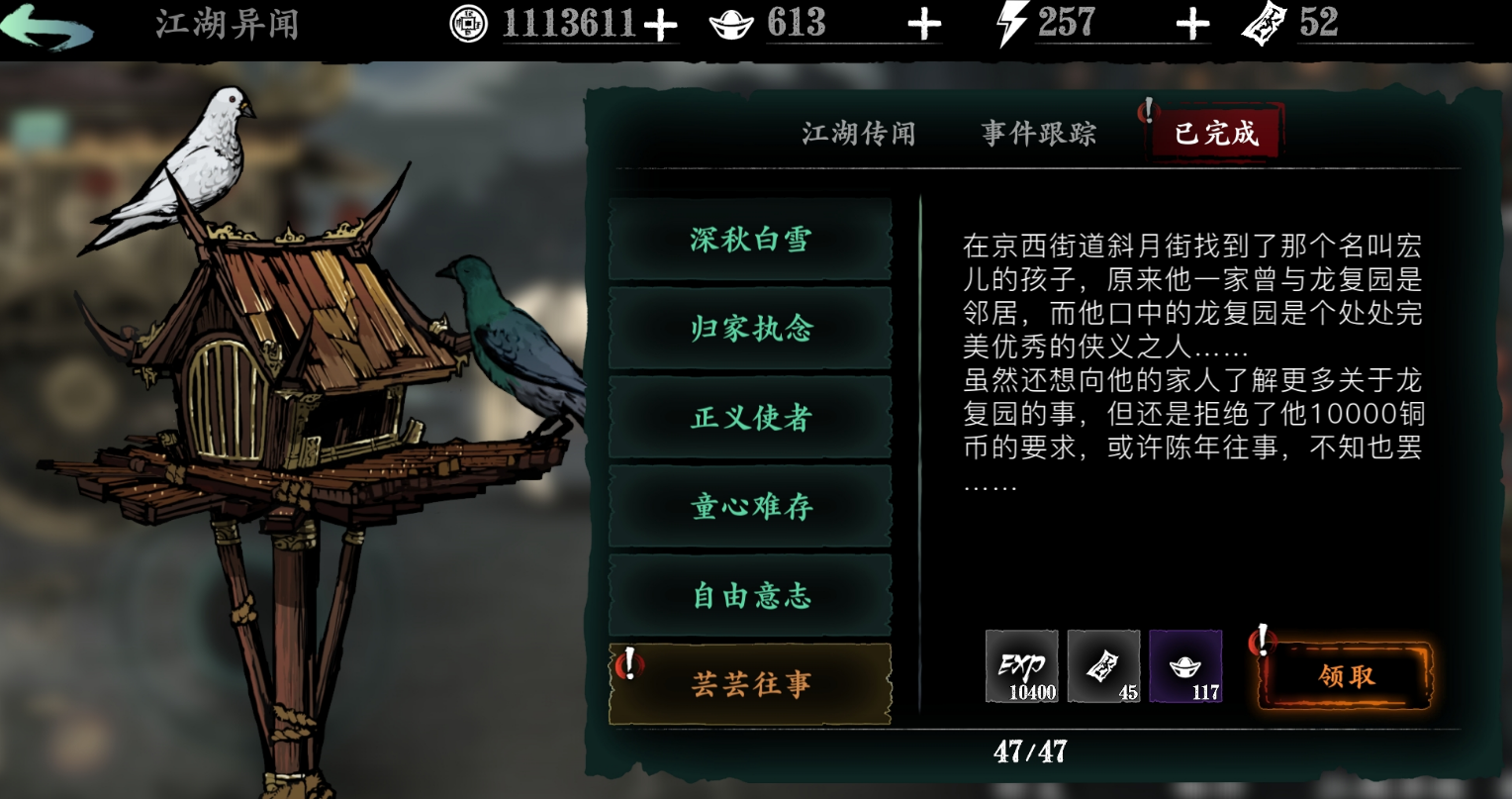
Task: Inspect the ticket reward icon showing 45
Action: pyautogui.click(x=1103, y=666)
